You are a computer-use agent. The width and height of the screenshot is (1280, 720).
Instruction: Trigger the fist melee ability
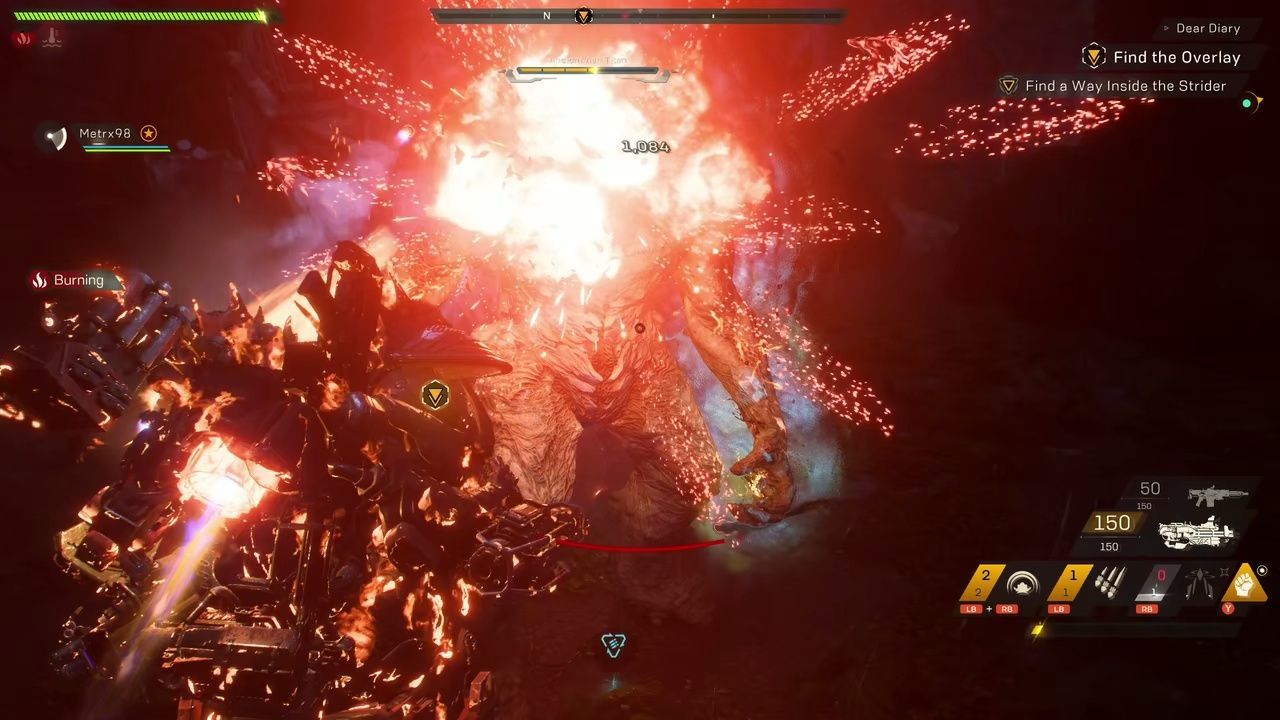tap(1244, 583)
